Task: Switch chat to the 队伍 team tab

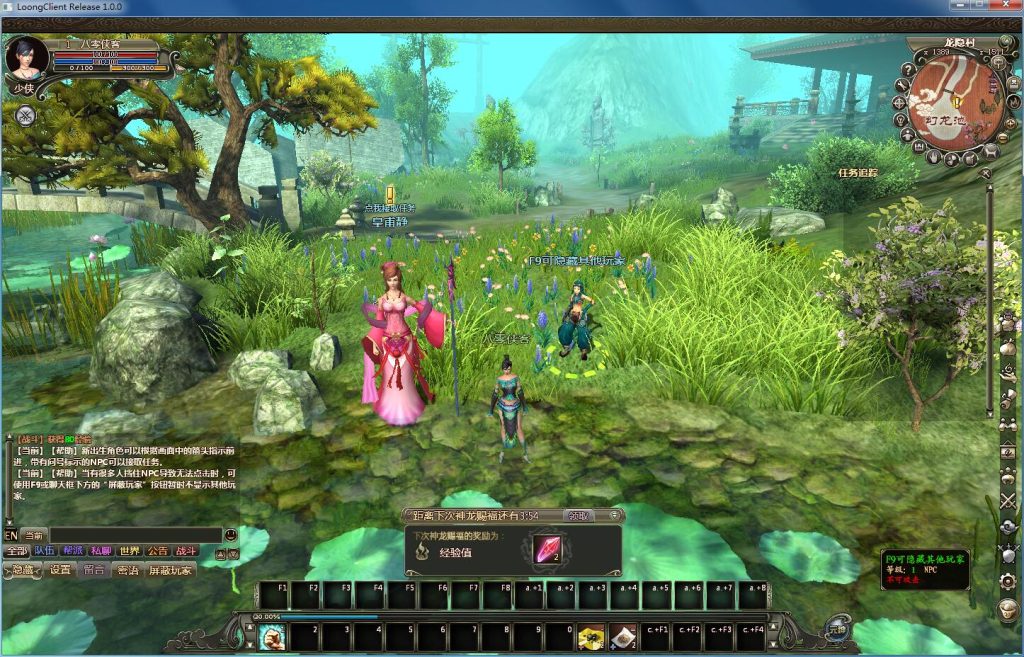Action: (45, 551)
